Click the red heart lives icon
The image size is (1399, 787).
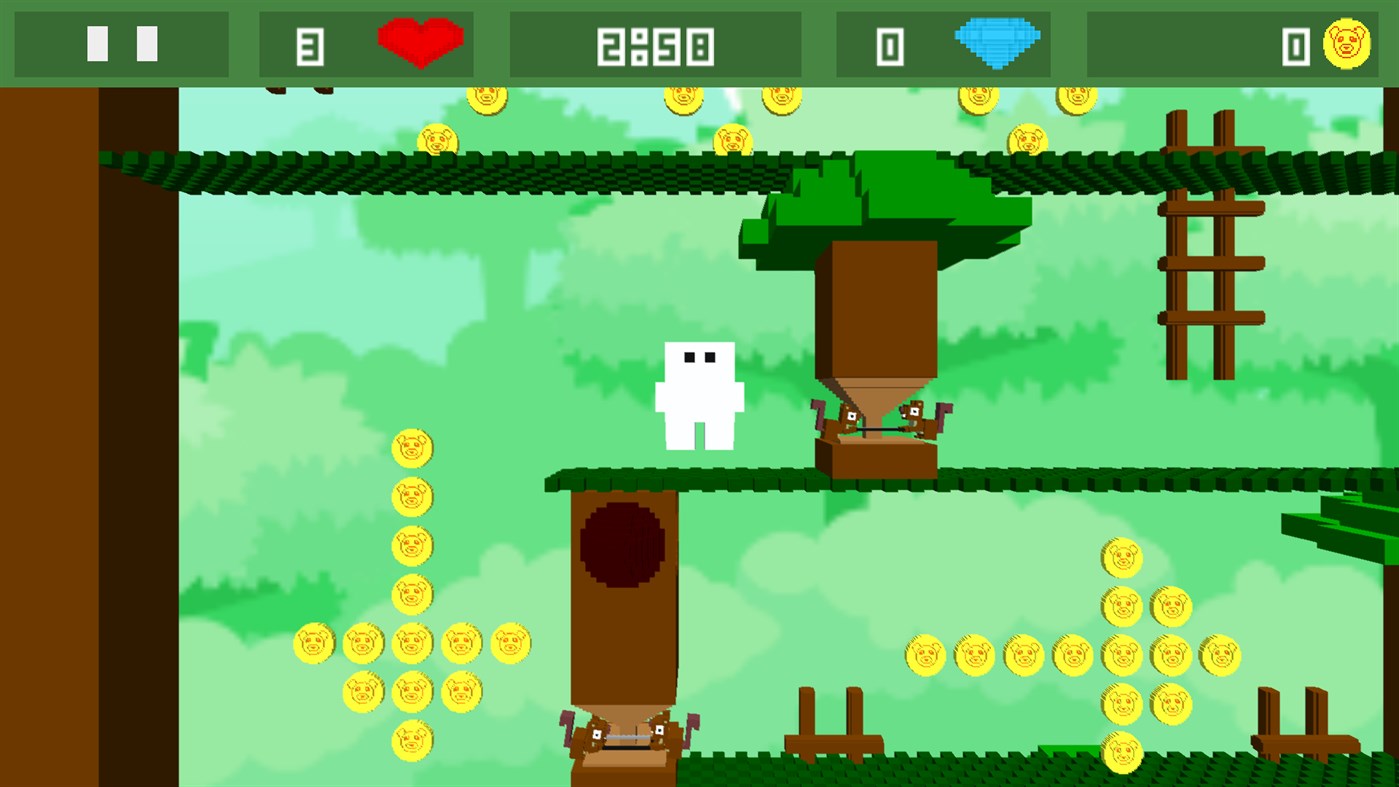[419, 43]
